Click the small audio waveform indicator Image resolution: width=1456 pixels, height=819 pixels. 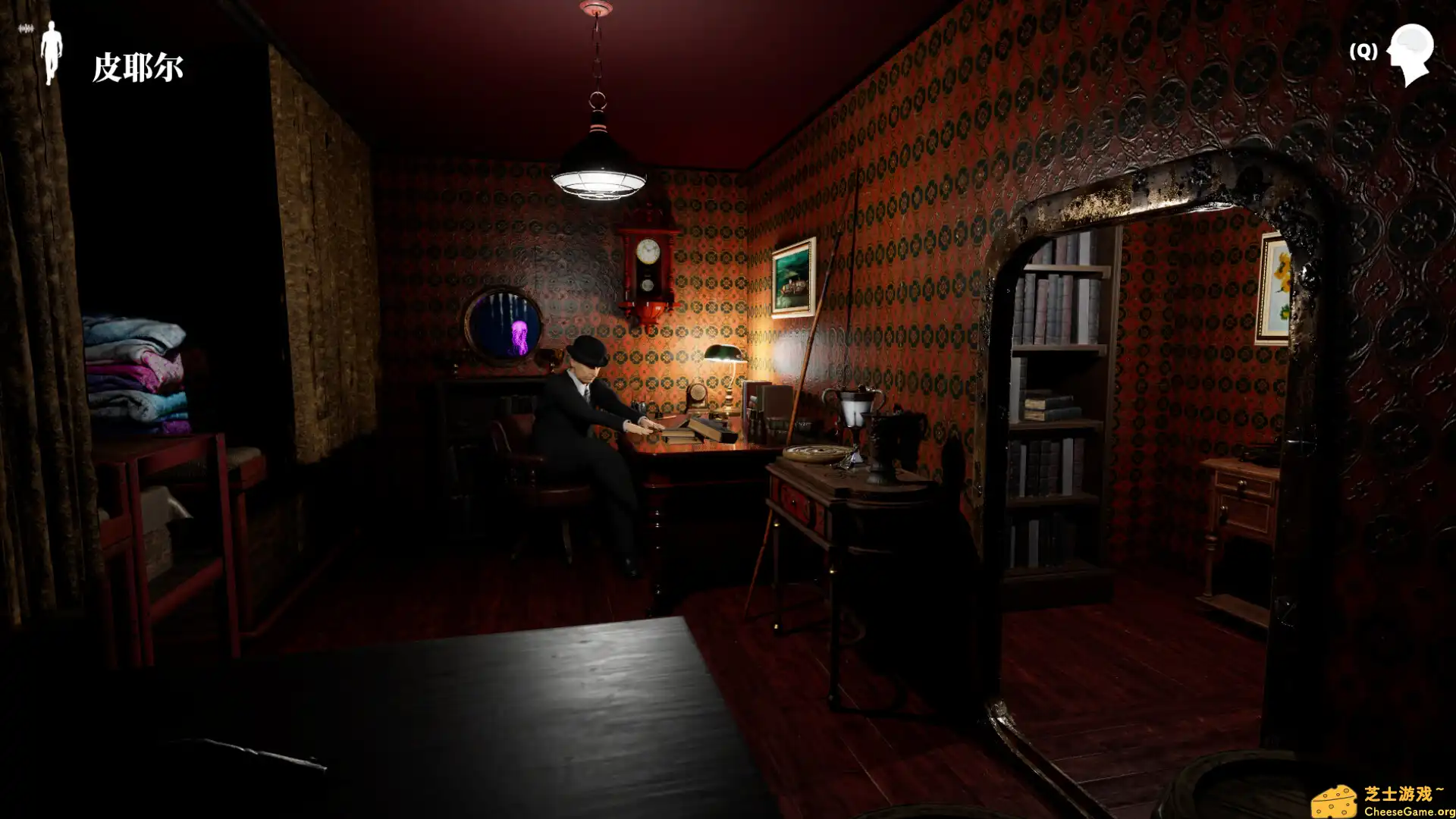coord(25,29)
